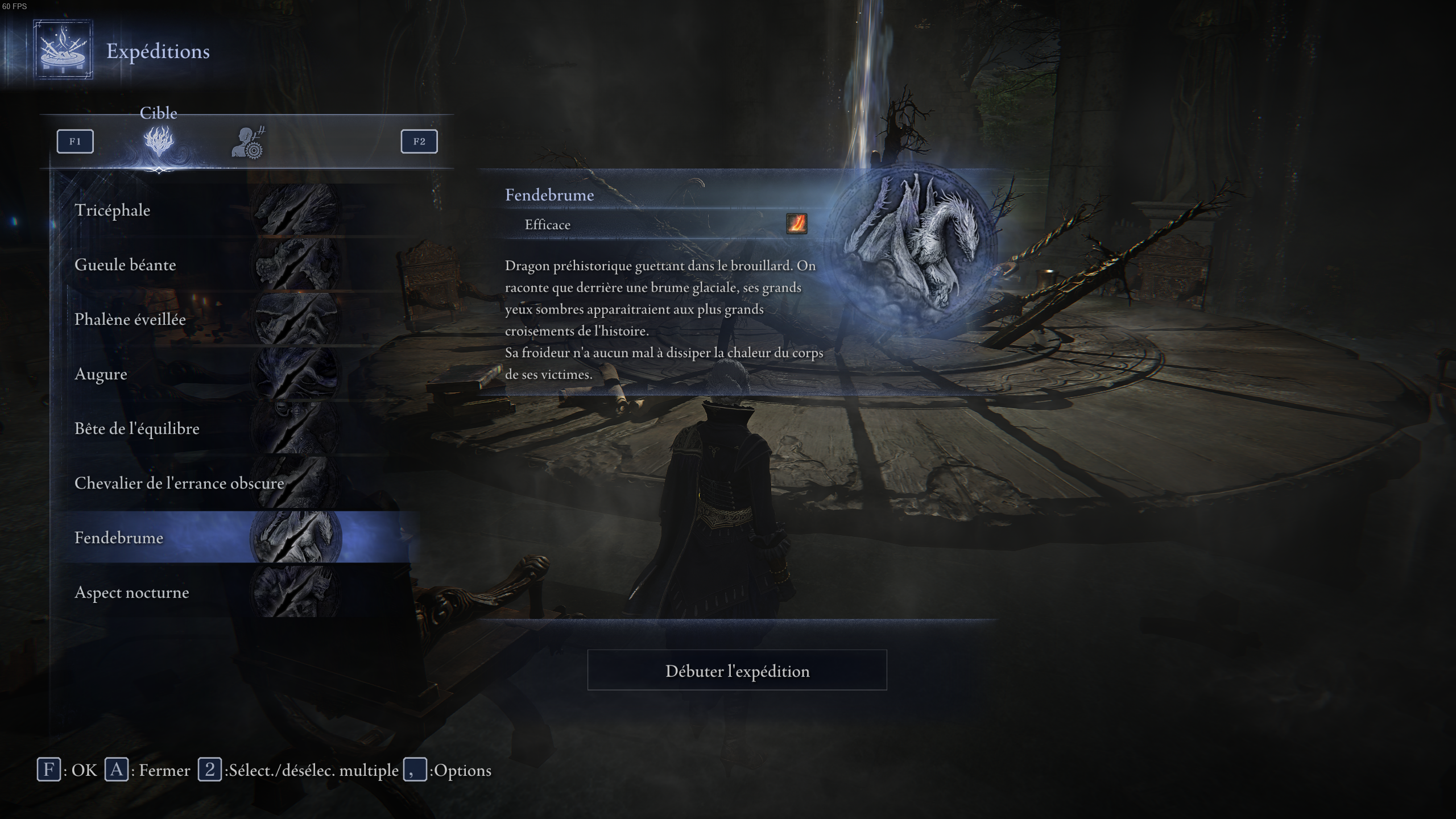Select Bête de l'équilibre in the list
The image size is (1456, 819).
point(137,429)
